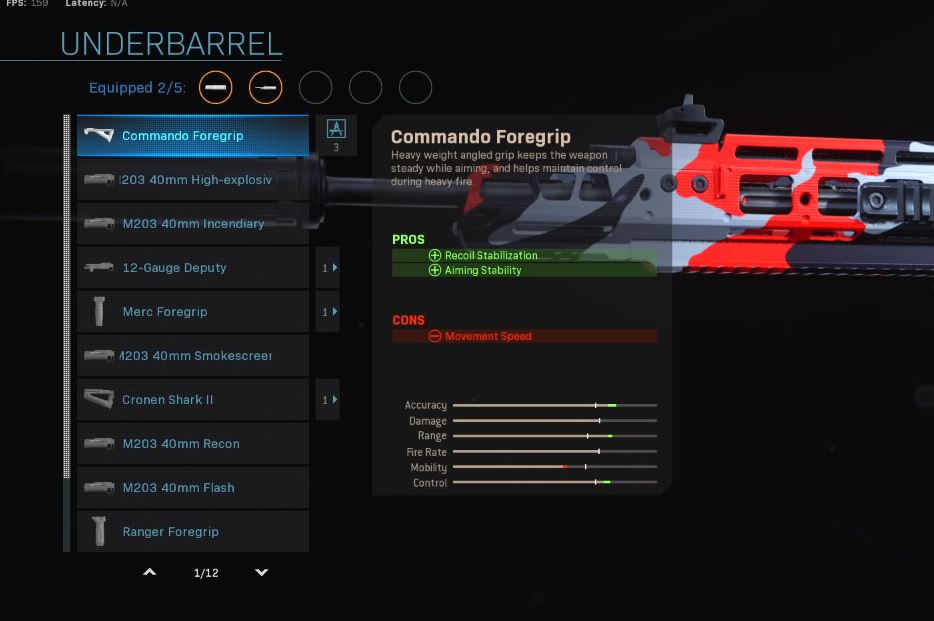Choose the M203 40mm Smokescreen launcher
The height and width of the screenshot is (621, 934).
click(192, 356)
